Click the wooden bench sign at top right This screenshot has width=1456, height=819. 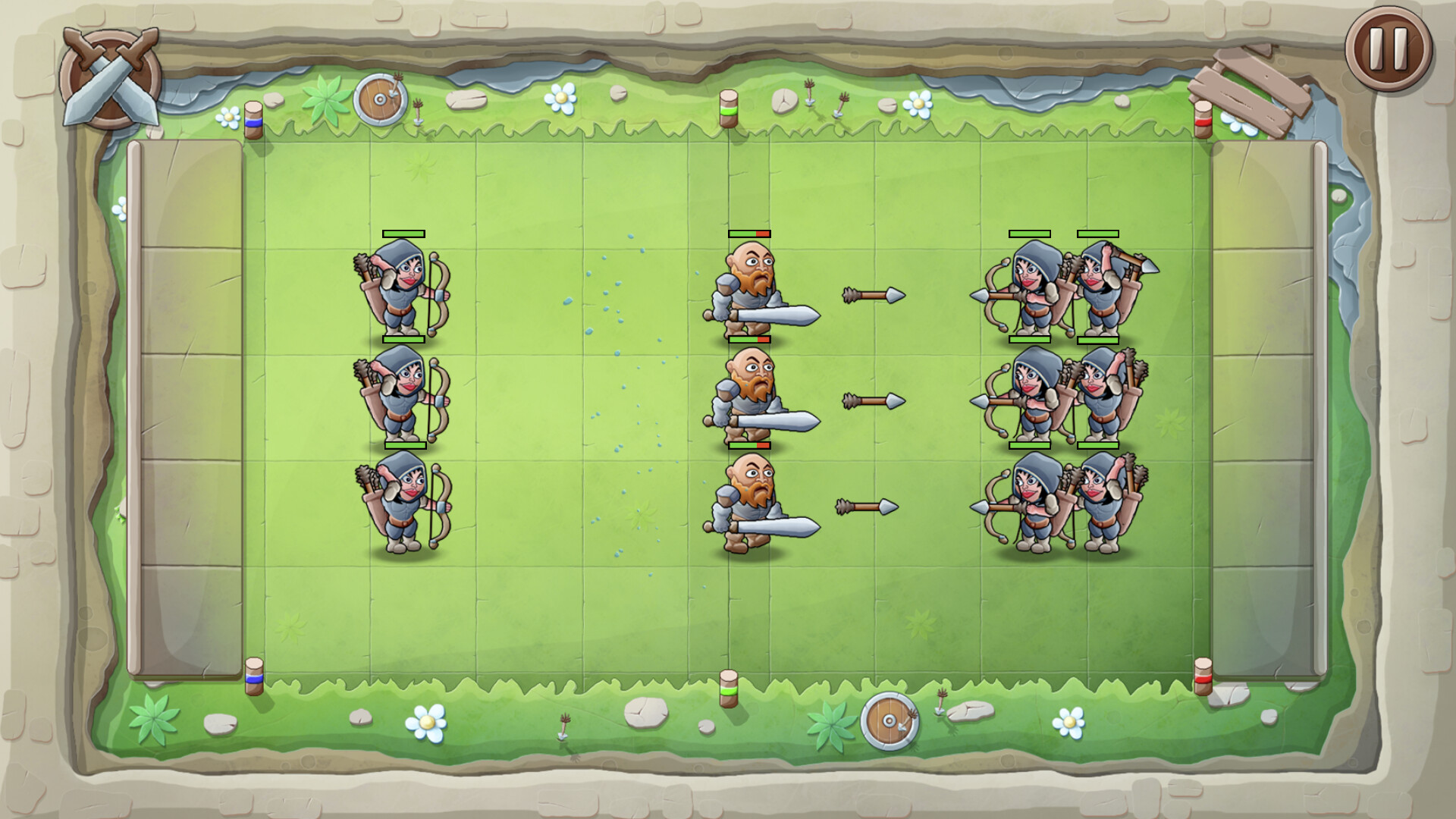pyautogui.click(x=1250, y=80)
